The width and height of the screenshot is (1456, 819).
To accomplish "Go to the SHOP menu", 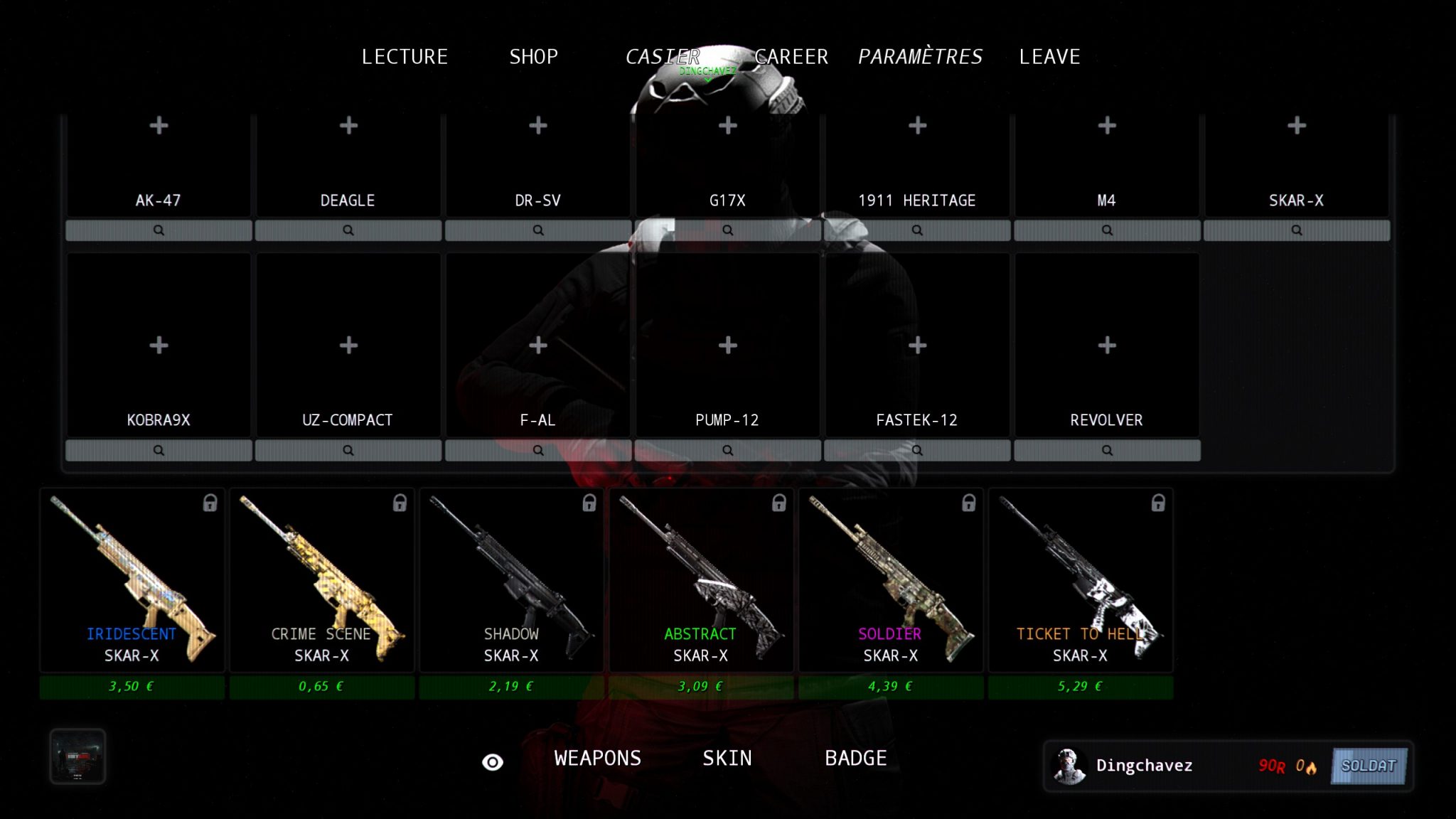I will [533, 57].
